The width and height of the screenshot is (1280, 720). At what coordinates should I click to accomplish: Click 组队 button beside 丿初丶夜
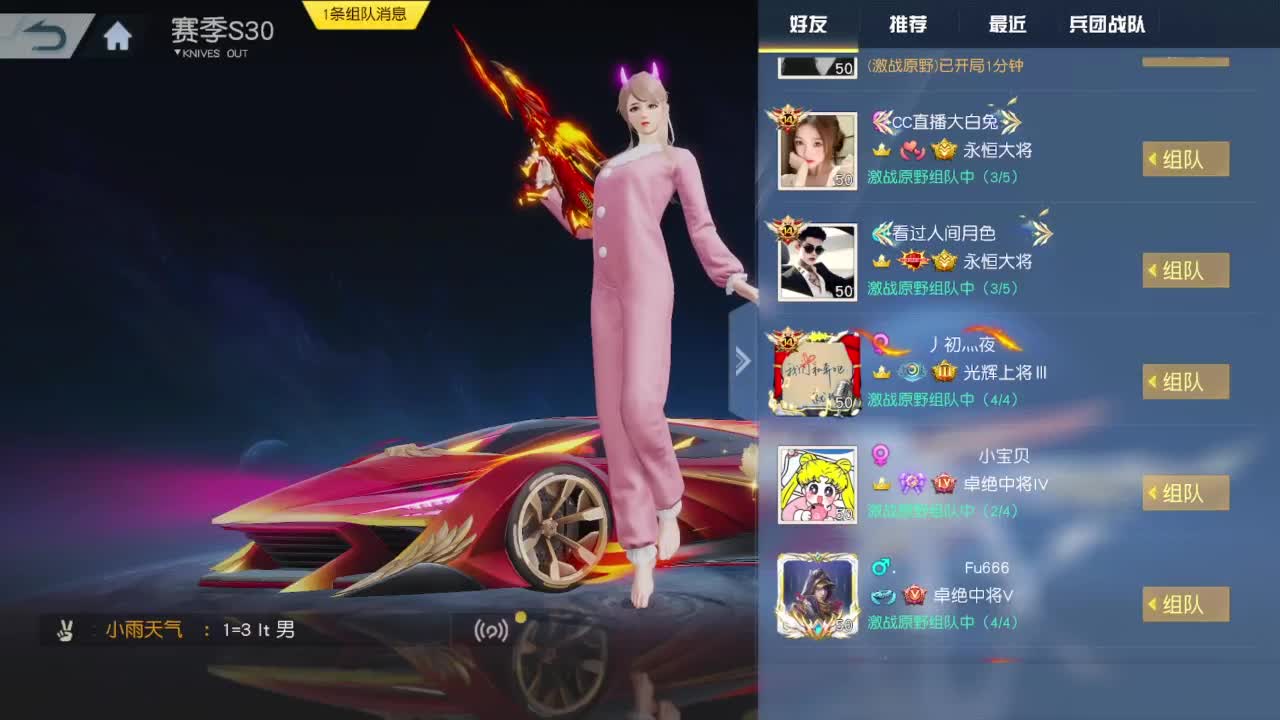(1187, 381)
